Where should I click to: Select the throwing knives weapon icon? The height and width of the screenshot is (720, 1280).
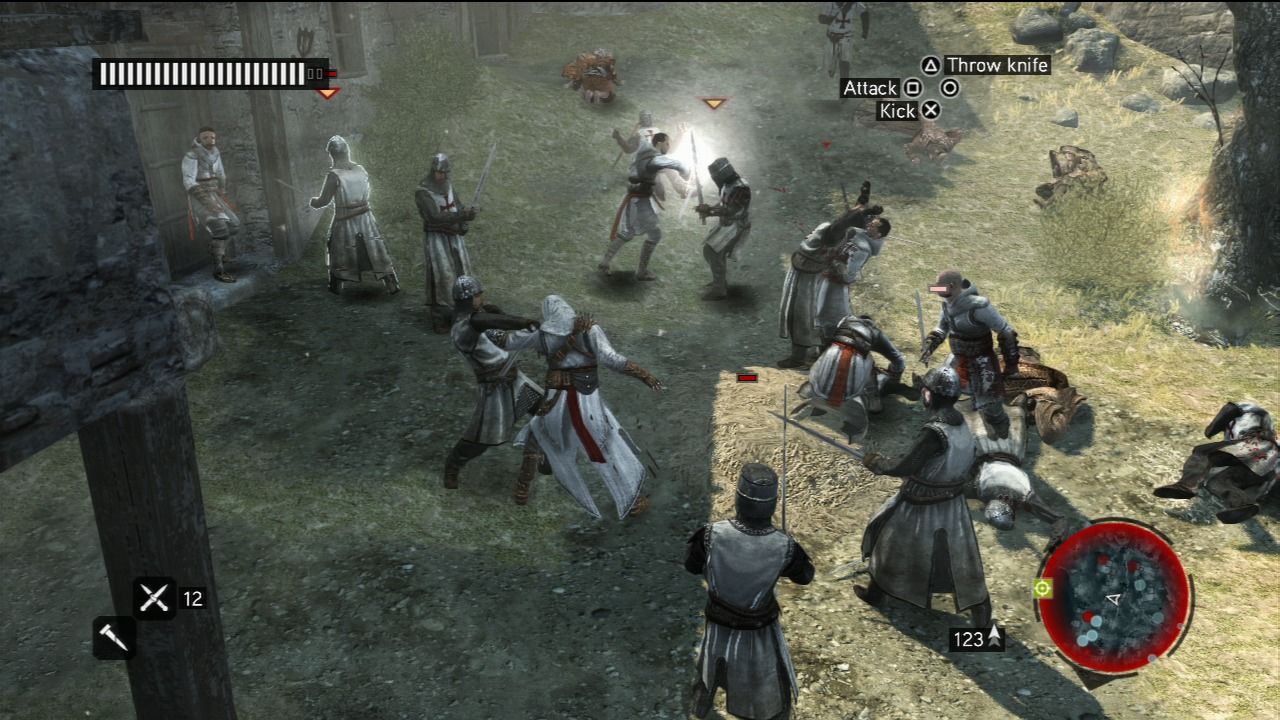[x=154, y=596]
